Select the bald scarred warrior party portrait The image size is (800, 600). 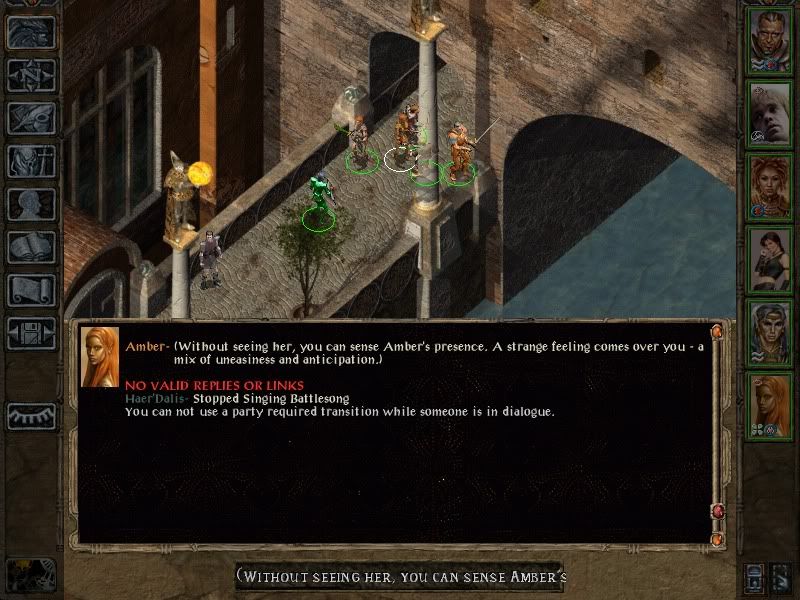coord(770,40)
